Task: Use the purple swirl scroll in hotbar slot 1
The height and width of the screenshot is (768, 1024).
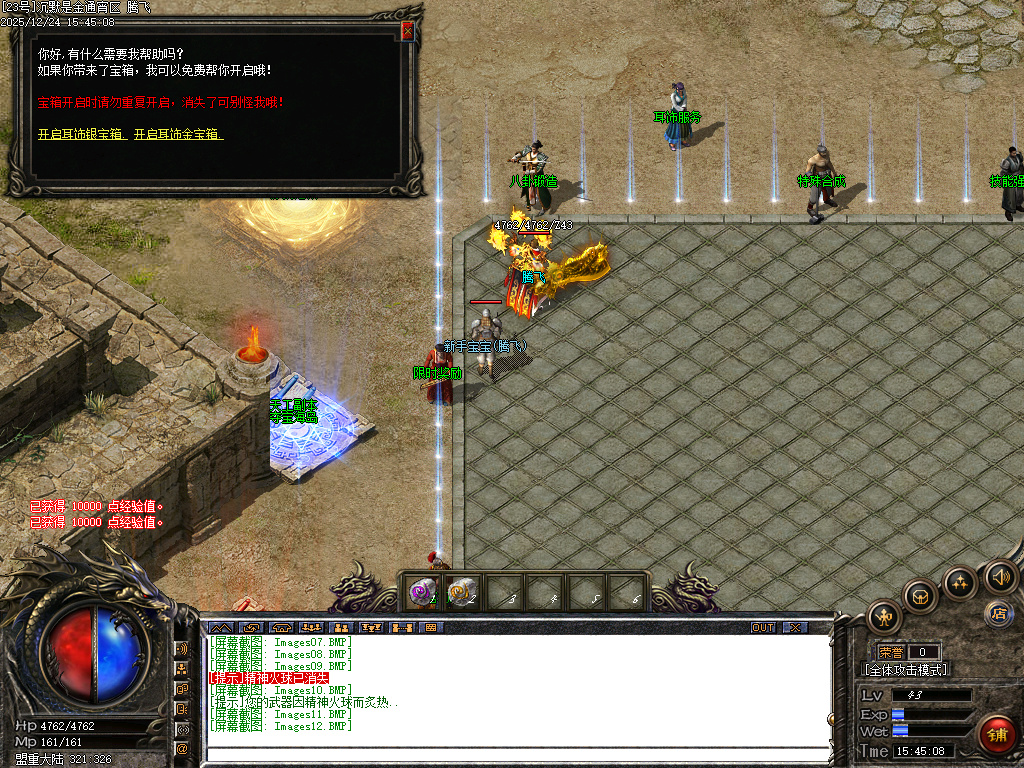Action: click(421, 593)
